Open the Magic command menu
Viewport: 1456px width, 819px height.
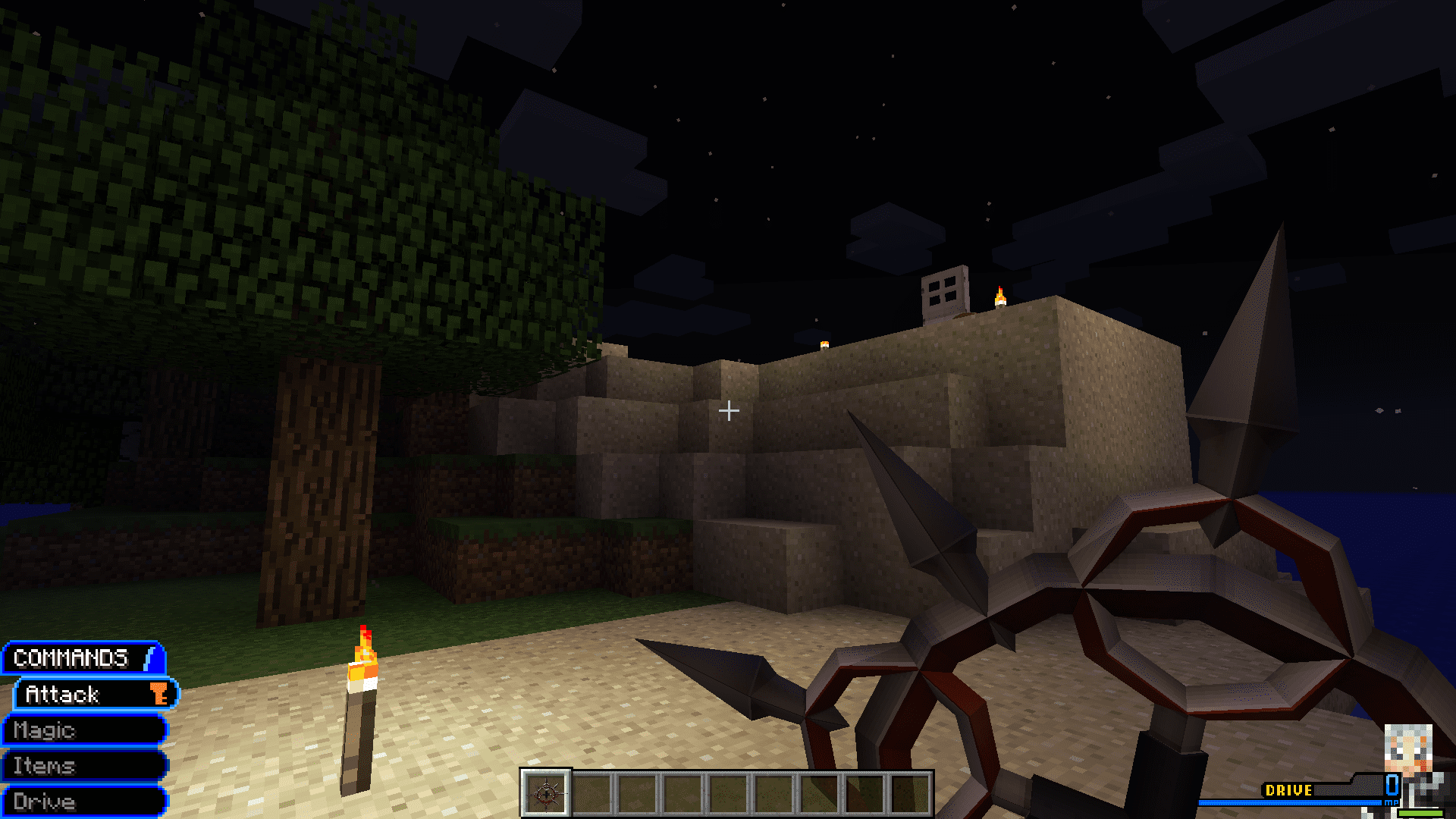[83, 730]
